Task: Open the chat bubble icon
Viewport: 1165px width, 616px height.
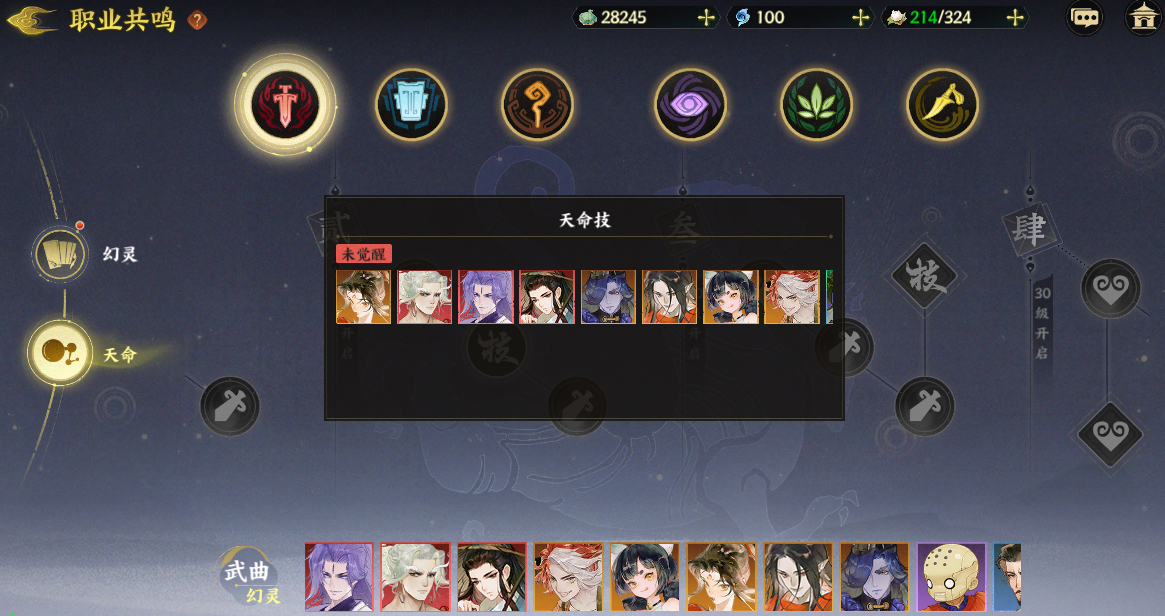Action: (x=1085, y=18)
